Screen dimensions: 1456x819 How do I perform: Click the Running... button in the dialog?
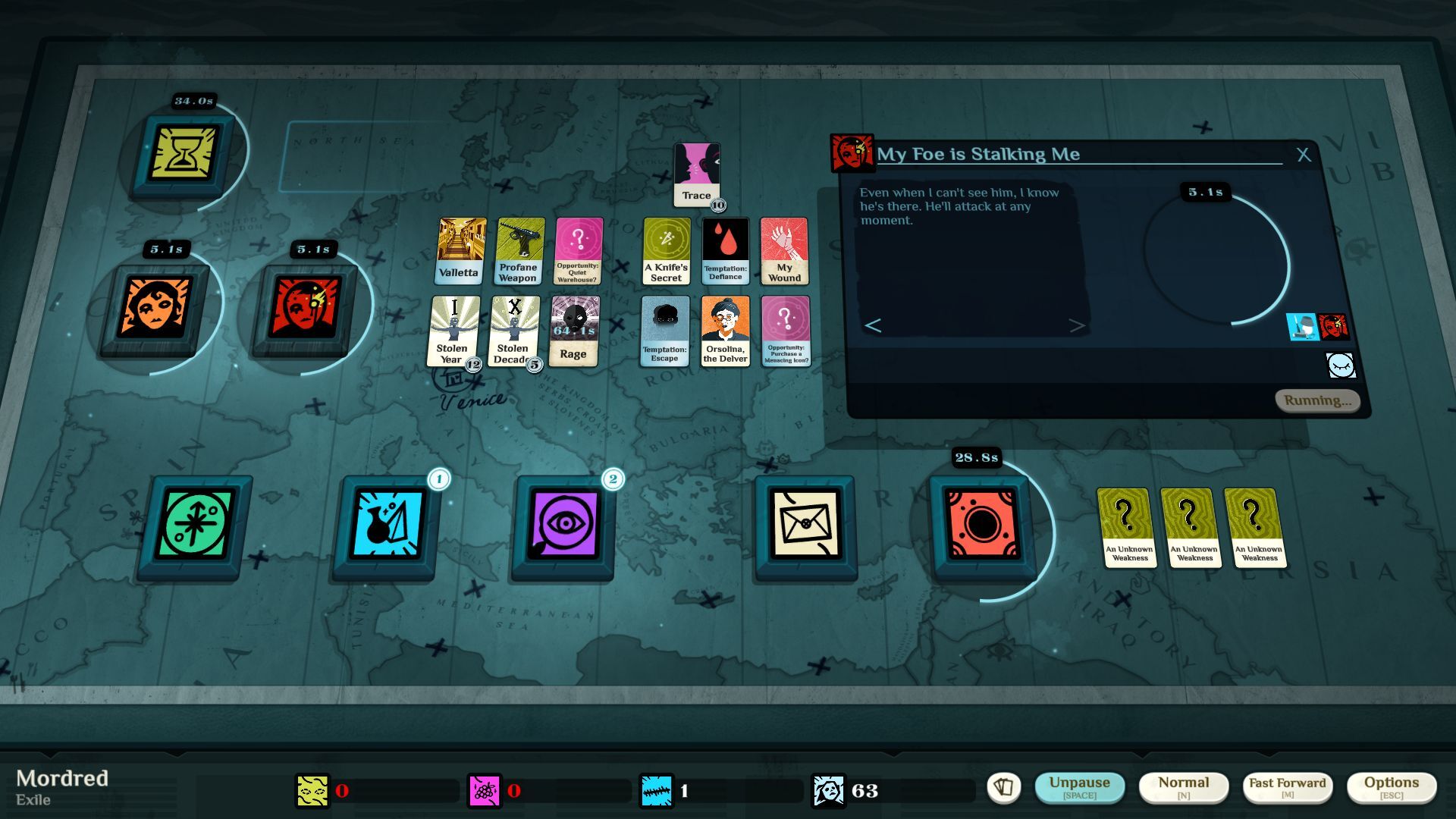click(x=1317, y=400)
